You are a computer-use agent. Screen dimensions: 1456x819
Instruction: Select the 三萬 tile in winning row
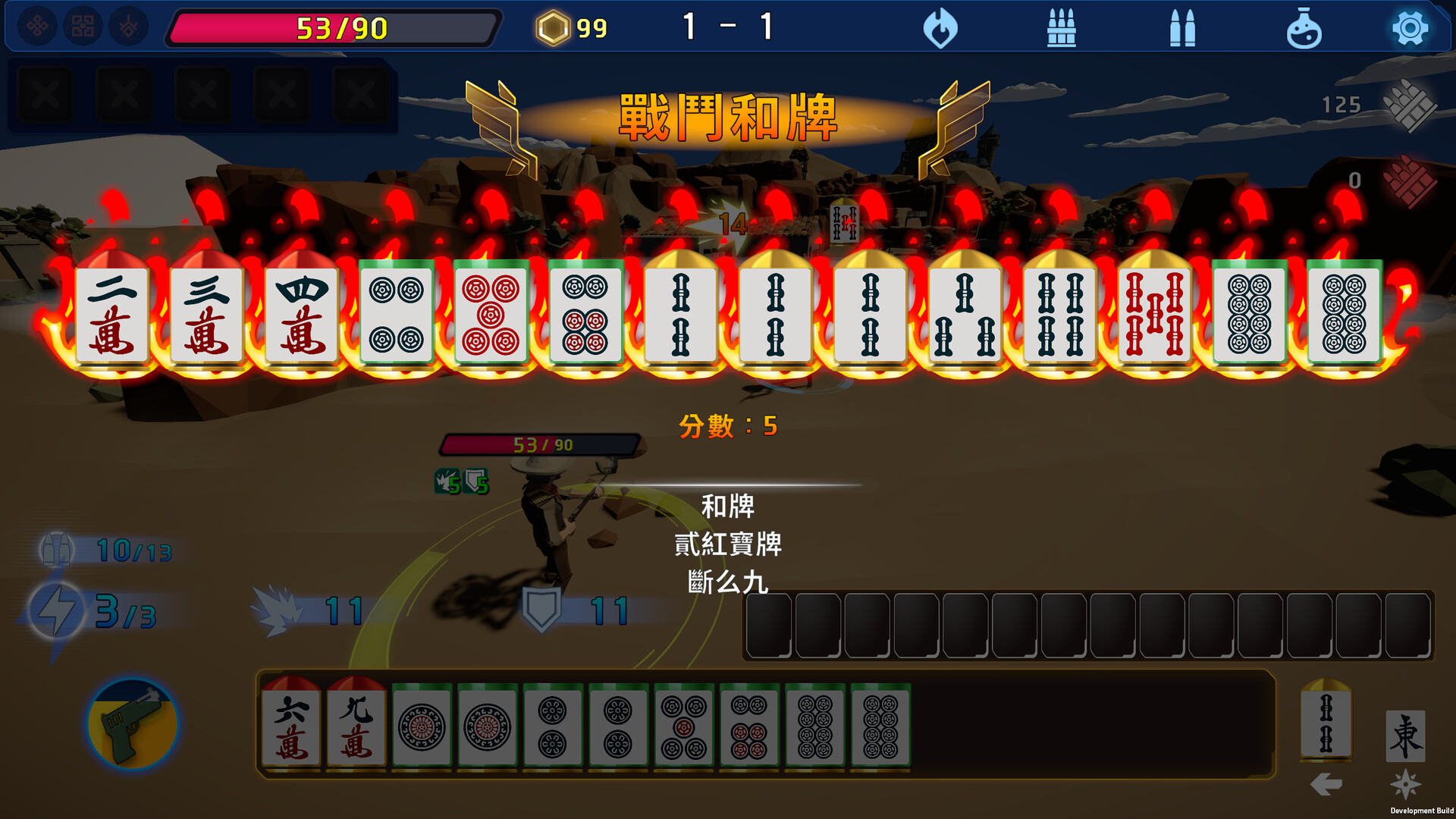click(x=206, y=314)
